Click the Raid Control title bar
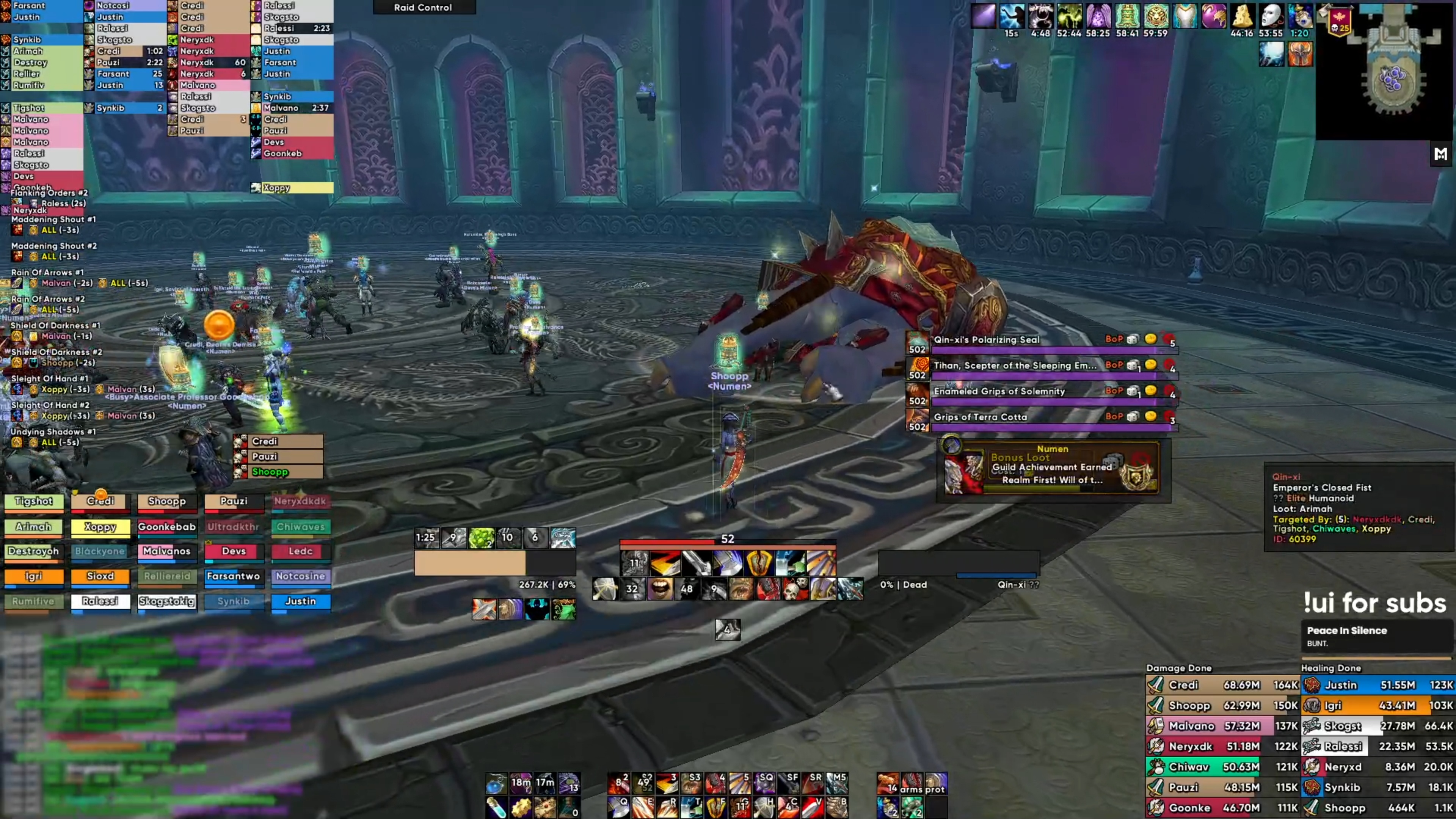This screenshot has height=819, width=1456. (424, 7)
